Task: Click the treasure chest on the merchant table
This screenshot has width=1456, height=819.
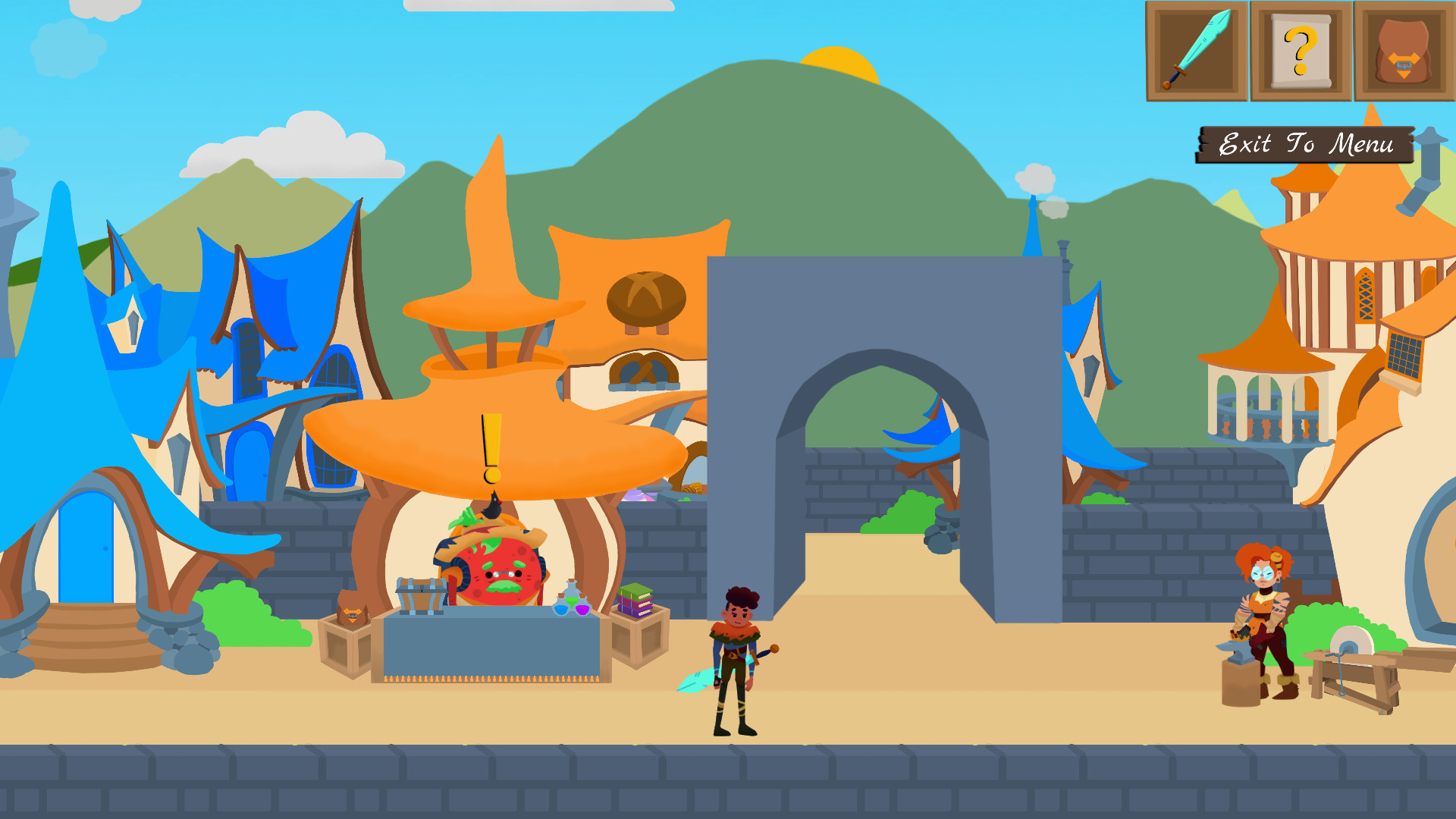Action: tap(421, 595)
